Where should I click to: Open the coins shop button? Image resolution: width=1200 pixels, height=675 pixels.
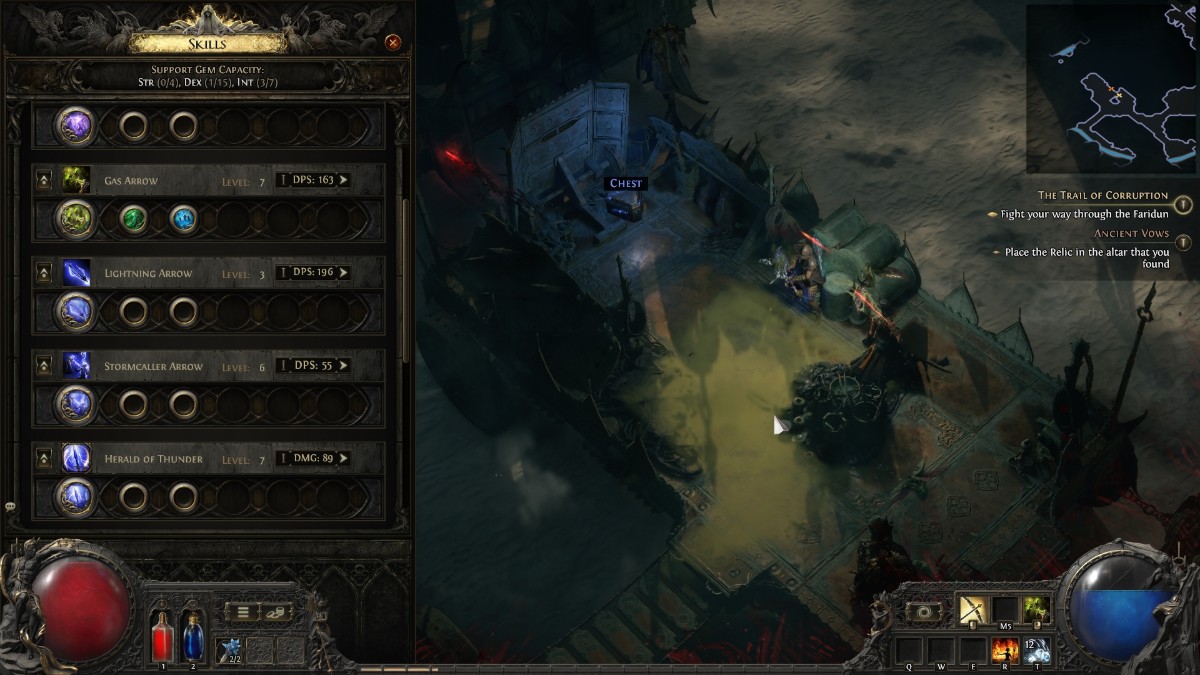tap(276, 612)
